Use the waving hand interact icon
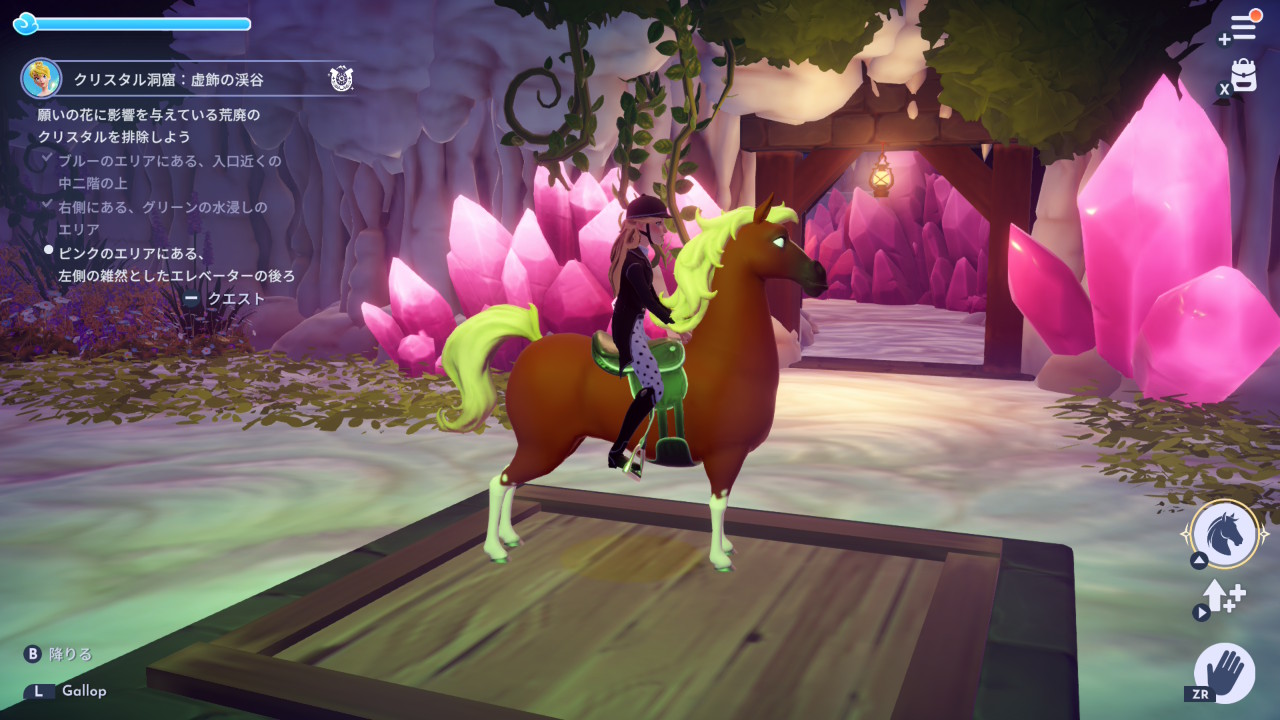This screenshot has width=1280, height=720. (1225, 671)
